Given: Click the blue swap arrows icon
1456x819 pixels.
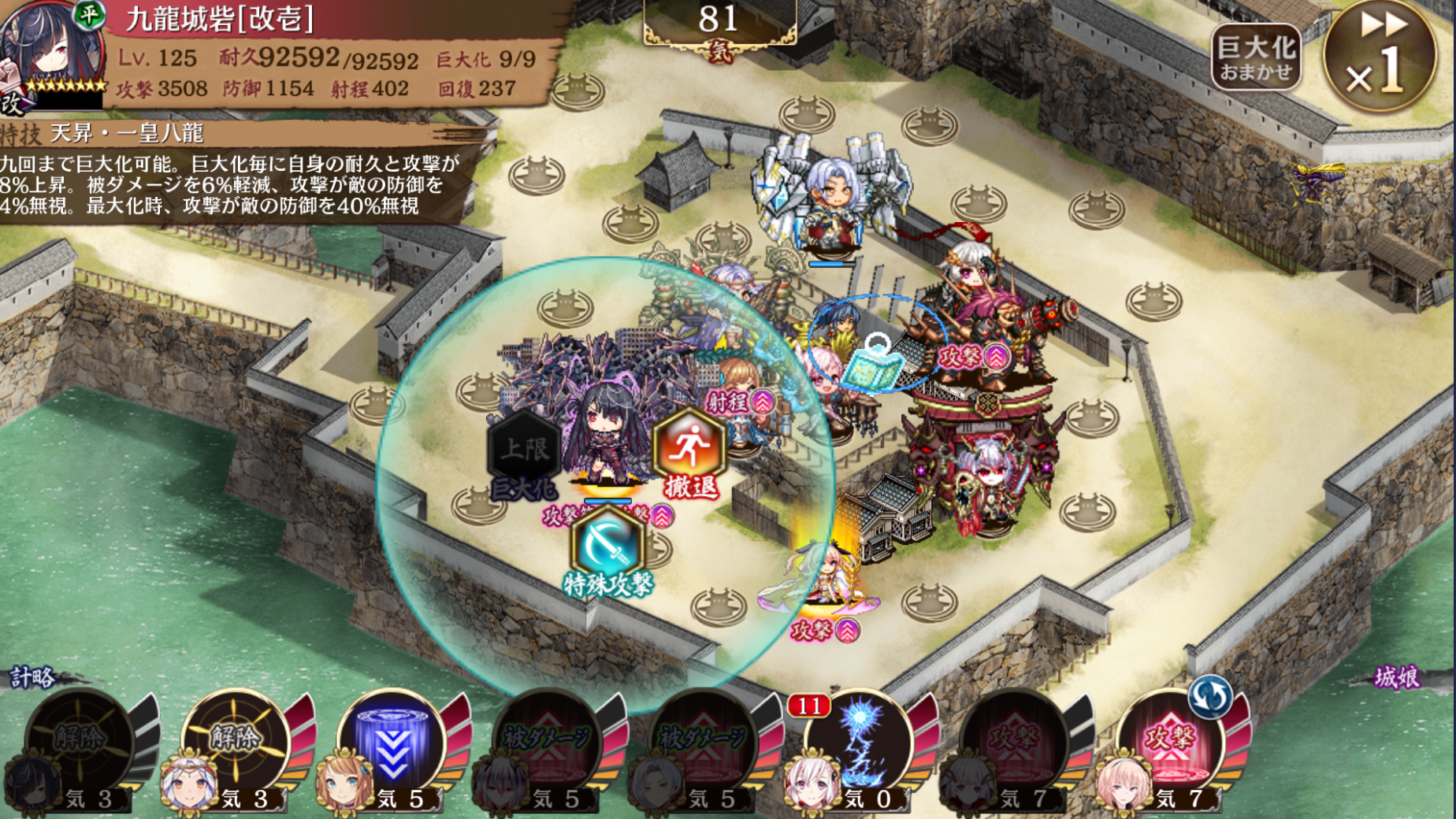Looking at the screenshot, I should click(x=1210, y=696).
